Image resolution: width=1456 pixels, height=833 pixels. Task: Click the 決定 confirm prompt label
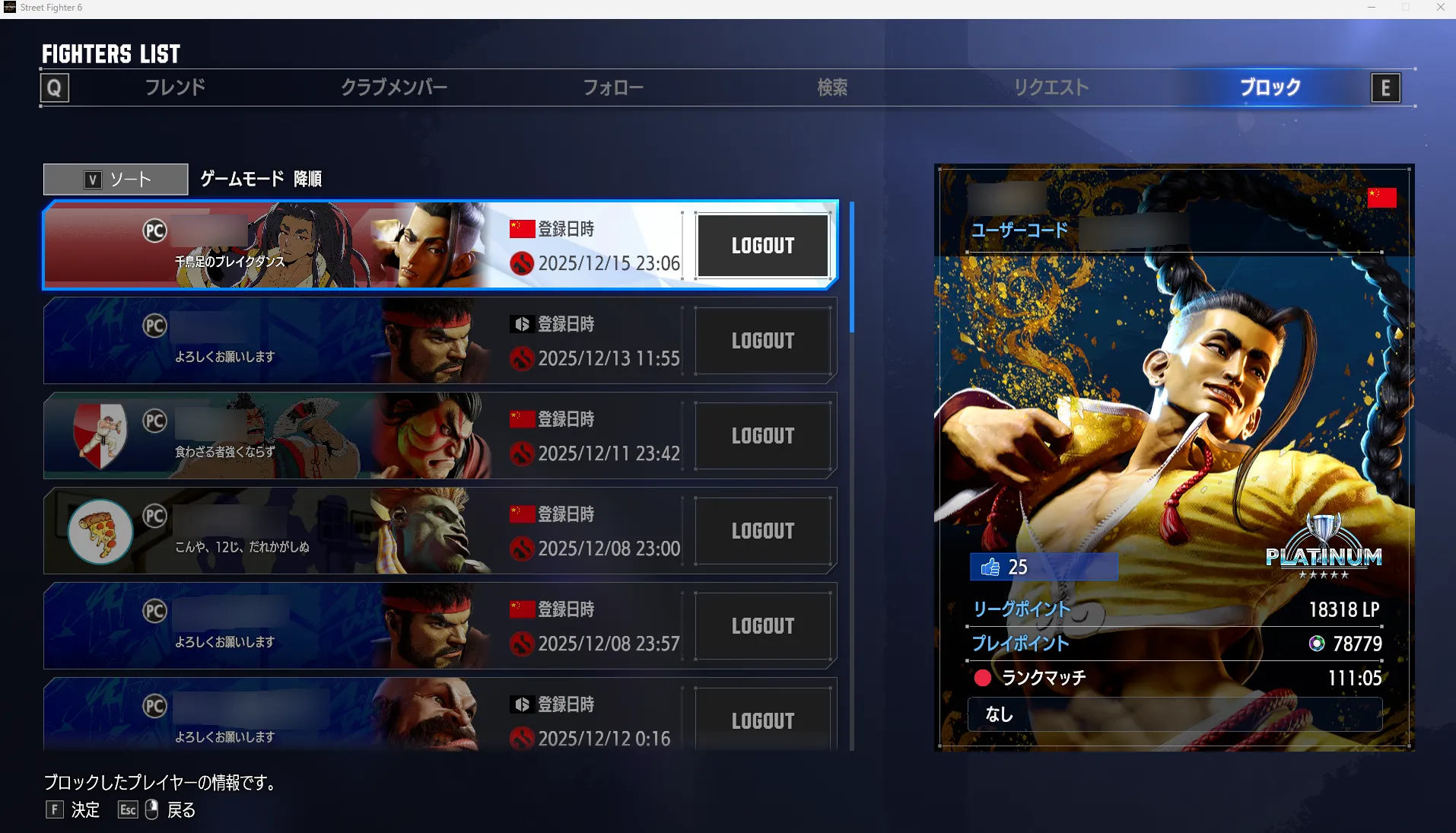point(85,810)
